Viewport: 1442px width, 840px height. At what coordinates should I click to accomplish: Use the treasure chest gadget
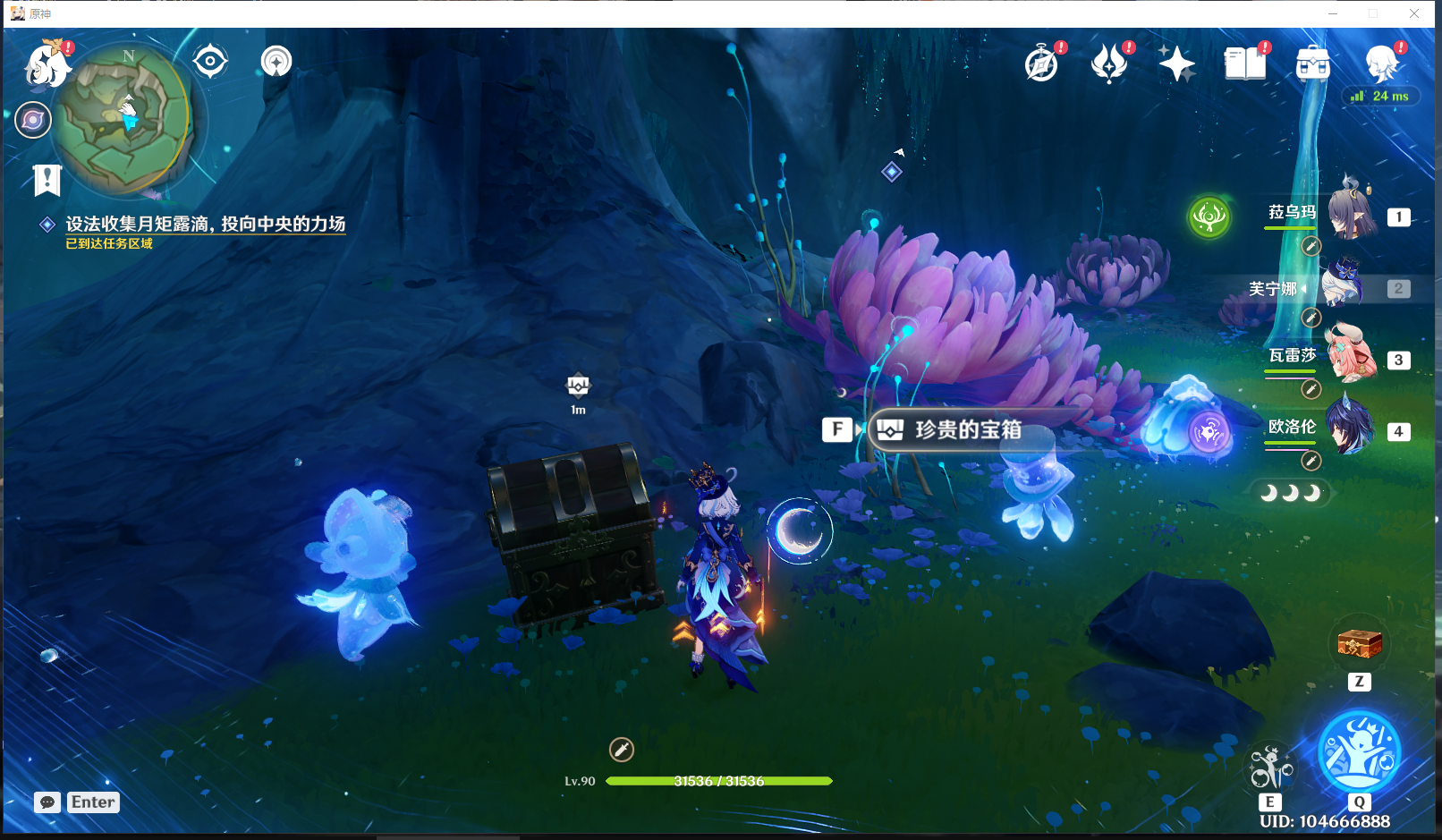click(1359, 643)
